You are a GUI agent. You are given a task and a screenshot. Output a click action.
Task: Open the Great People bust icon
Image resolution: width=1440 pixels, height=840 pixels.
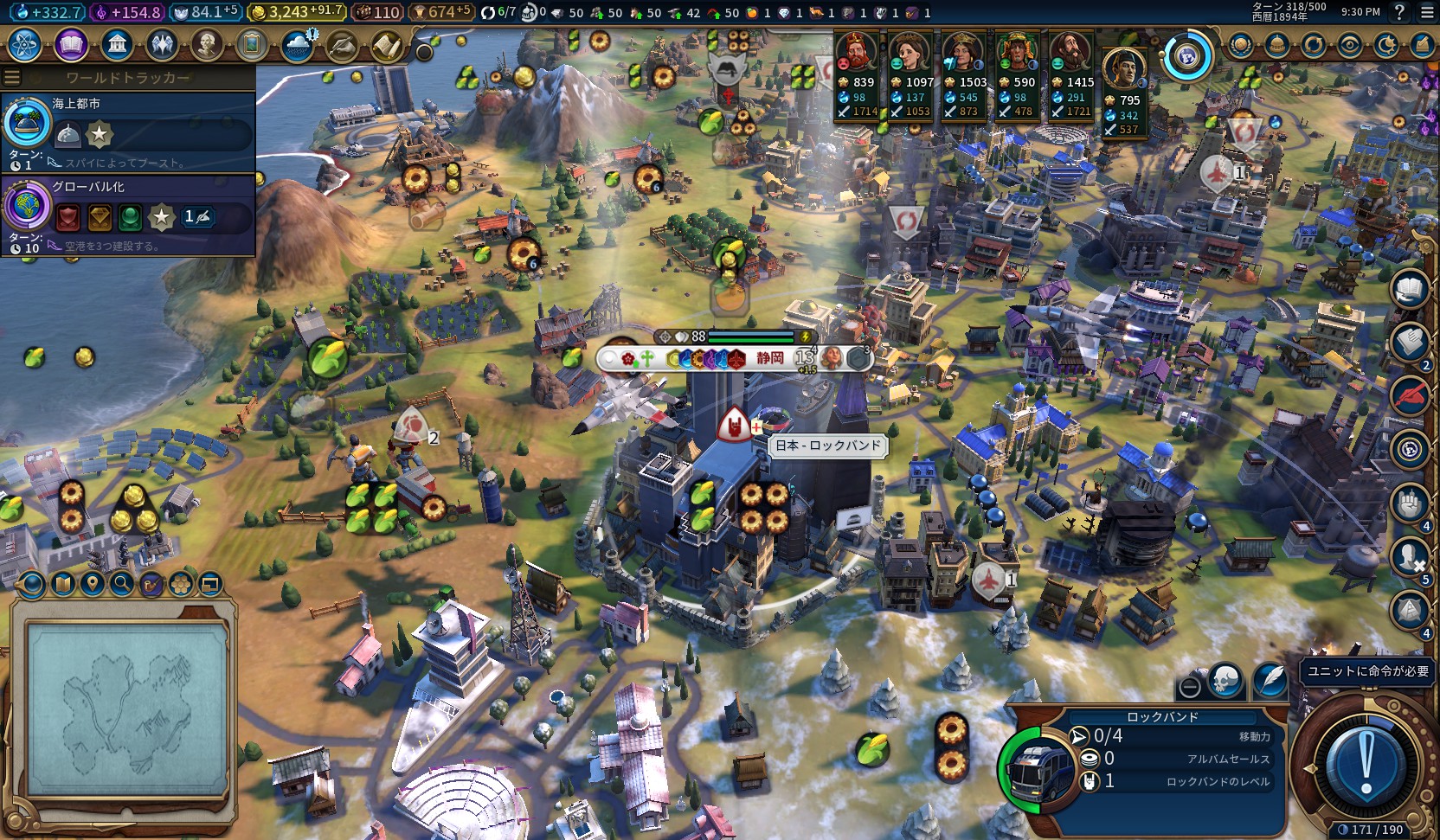click(x=206, y=44)
